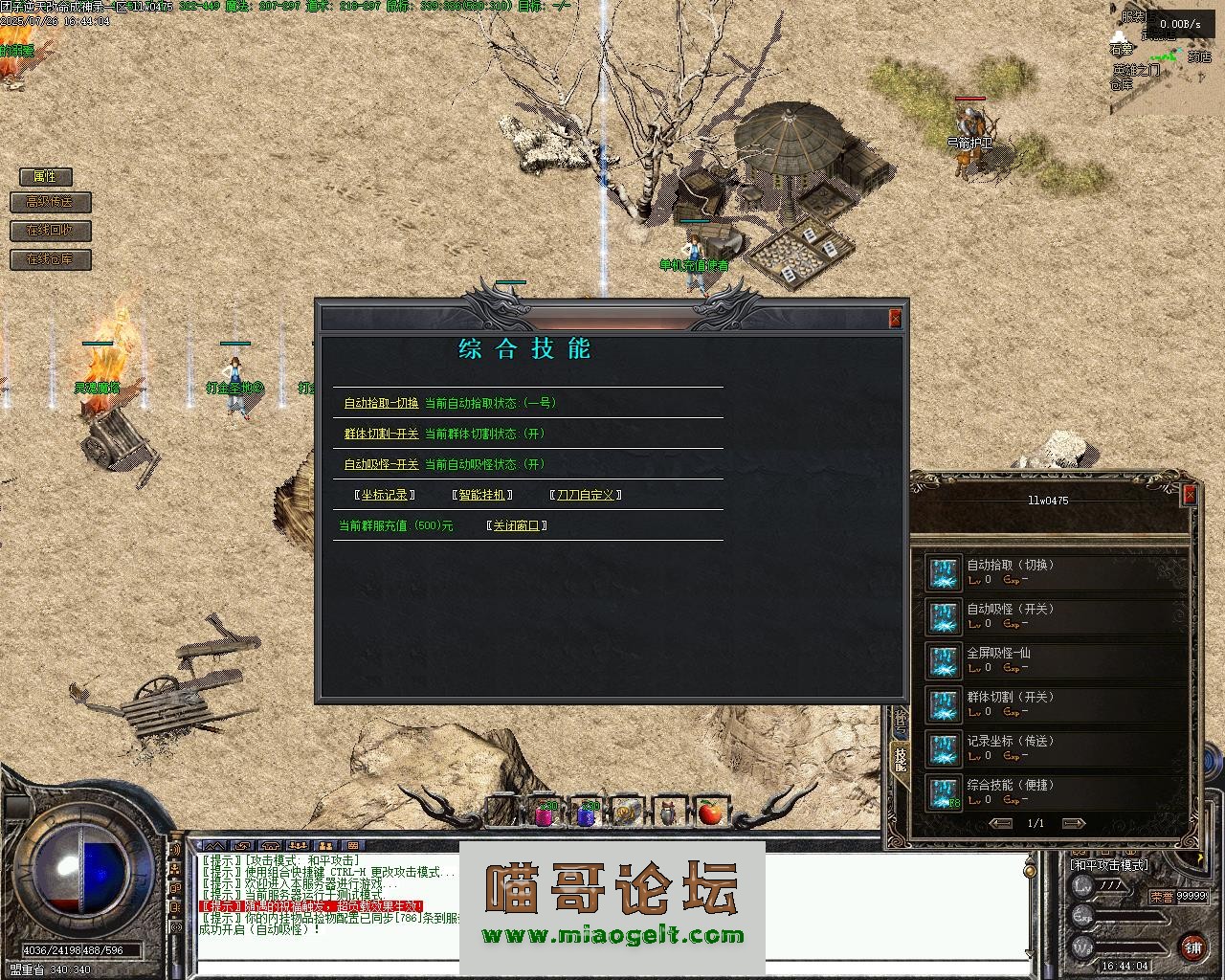Open the 刀刀自定义 option
Viewport: 1225px width, 980px height.
click(585, 495)
